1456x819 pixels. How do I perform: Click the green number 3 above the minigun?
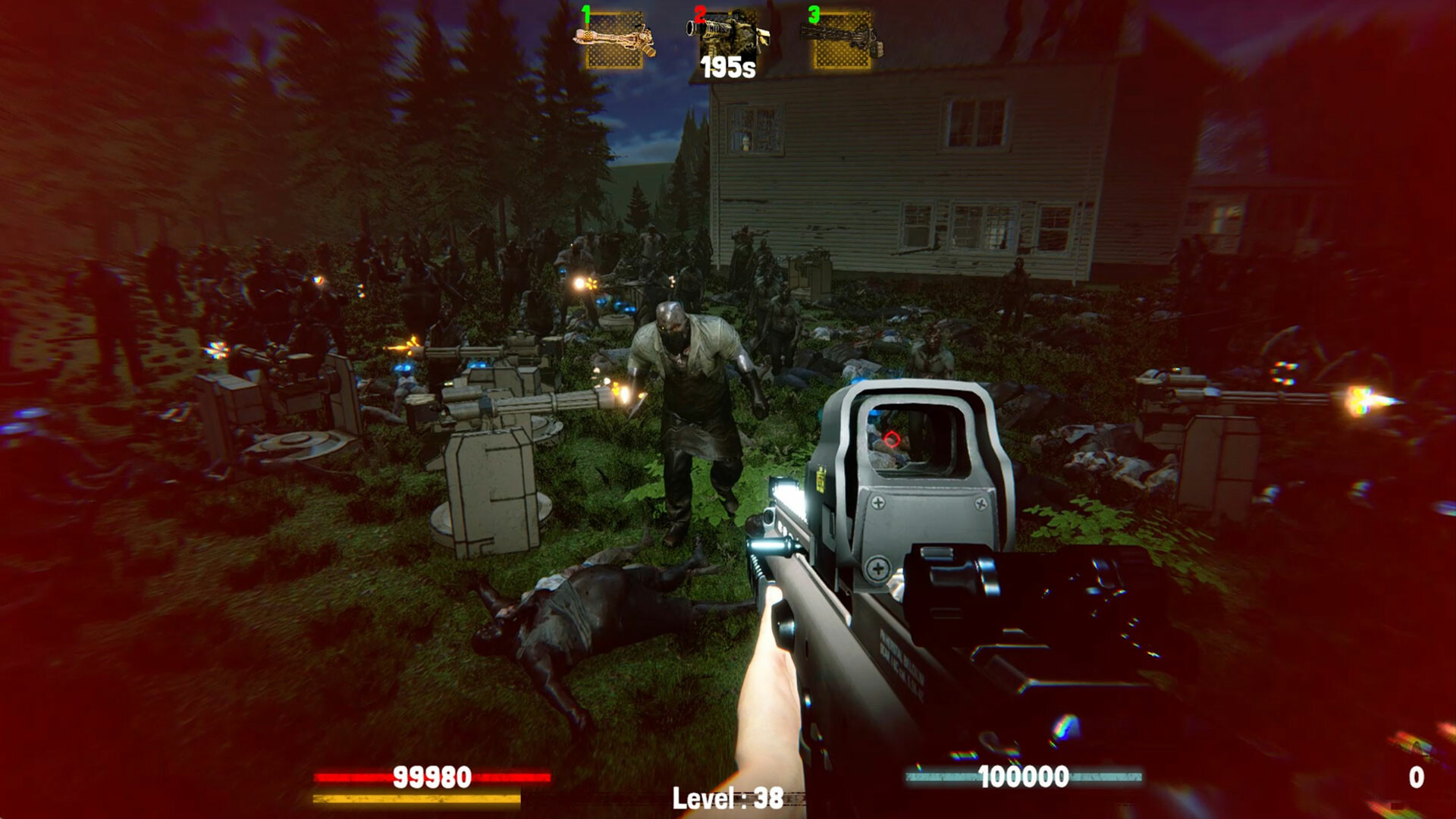click(x=814, y=14)
